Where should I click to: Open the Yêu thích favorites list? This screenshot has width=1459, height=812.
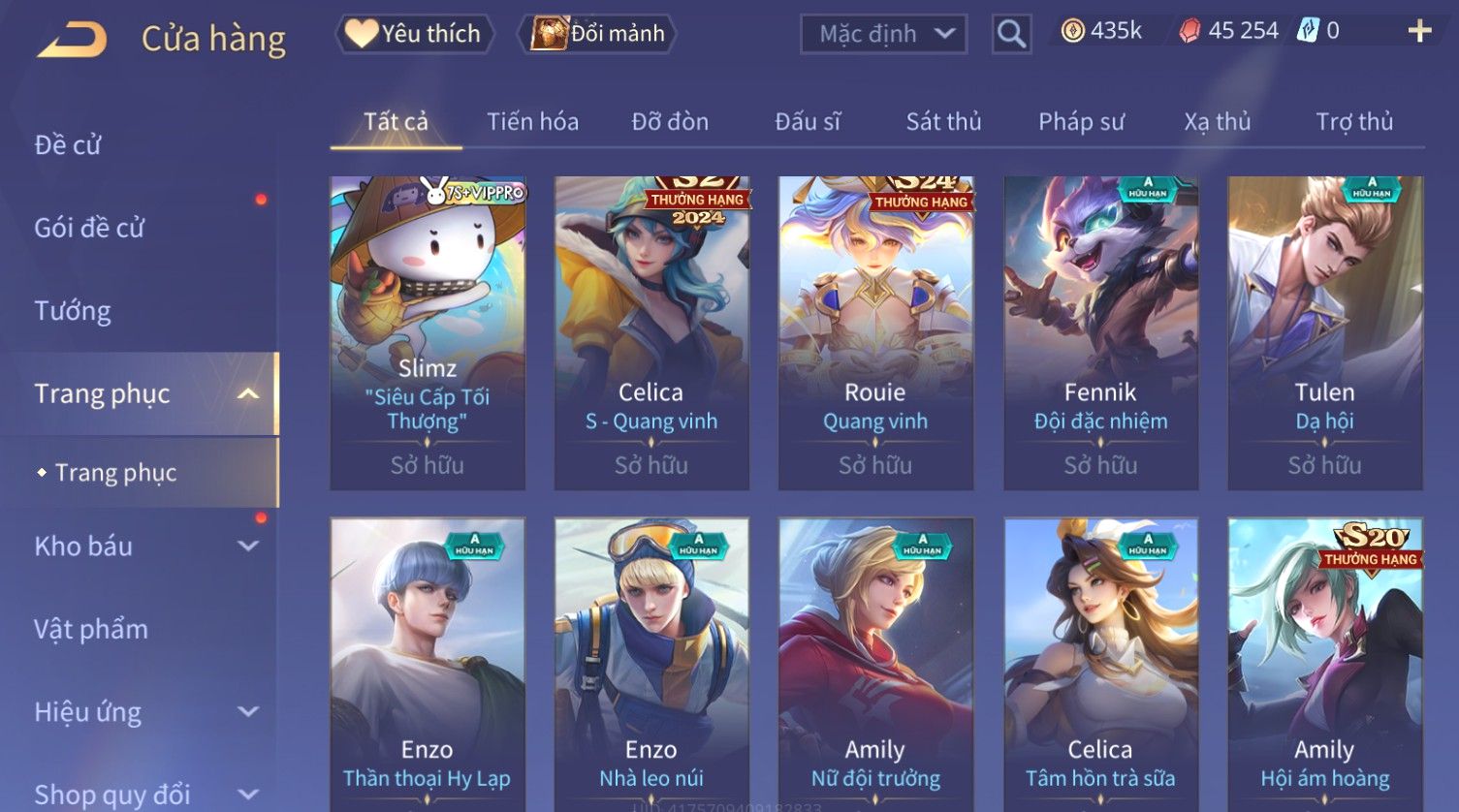tap(415, 34)
